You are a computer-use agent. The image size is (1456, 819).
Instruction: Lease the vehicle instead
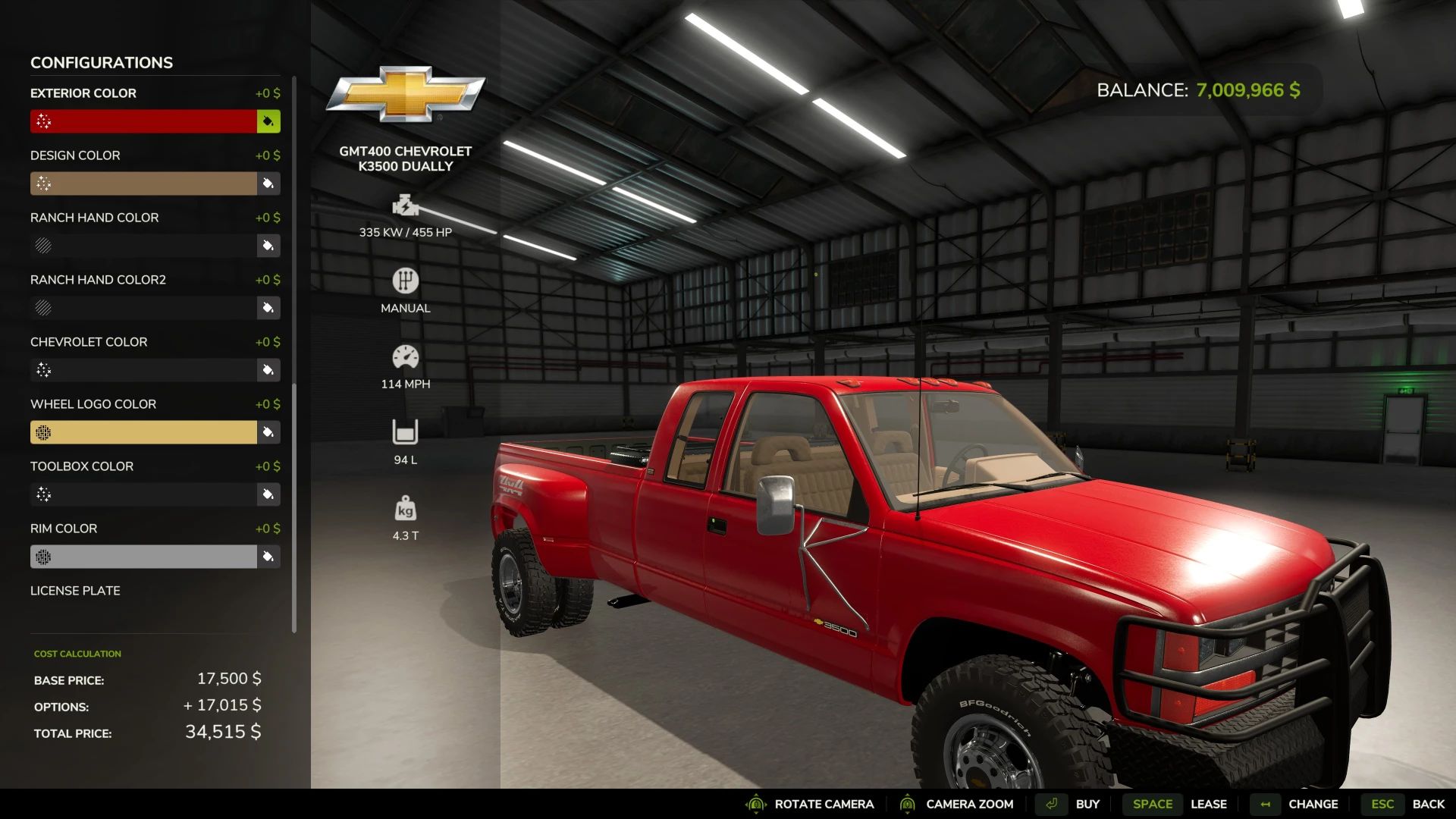click(1208, 804)
